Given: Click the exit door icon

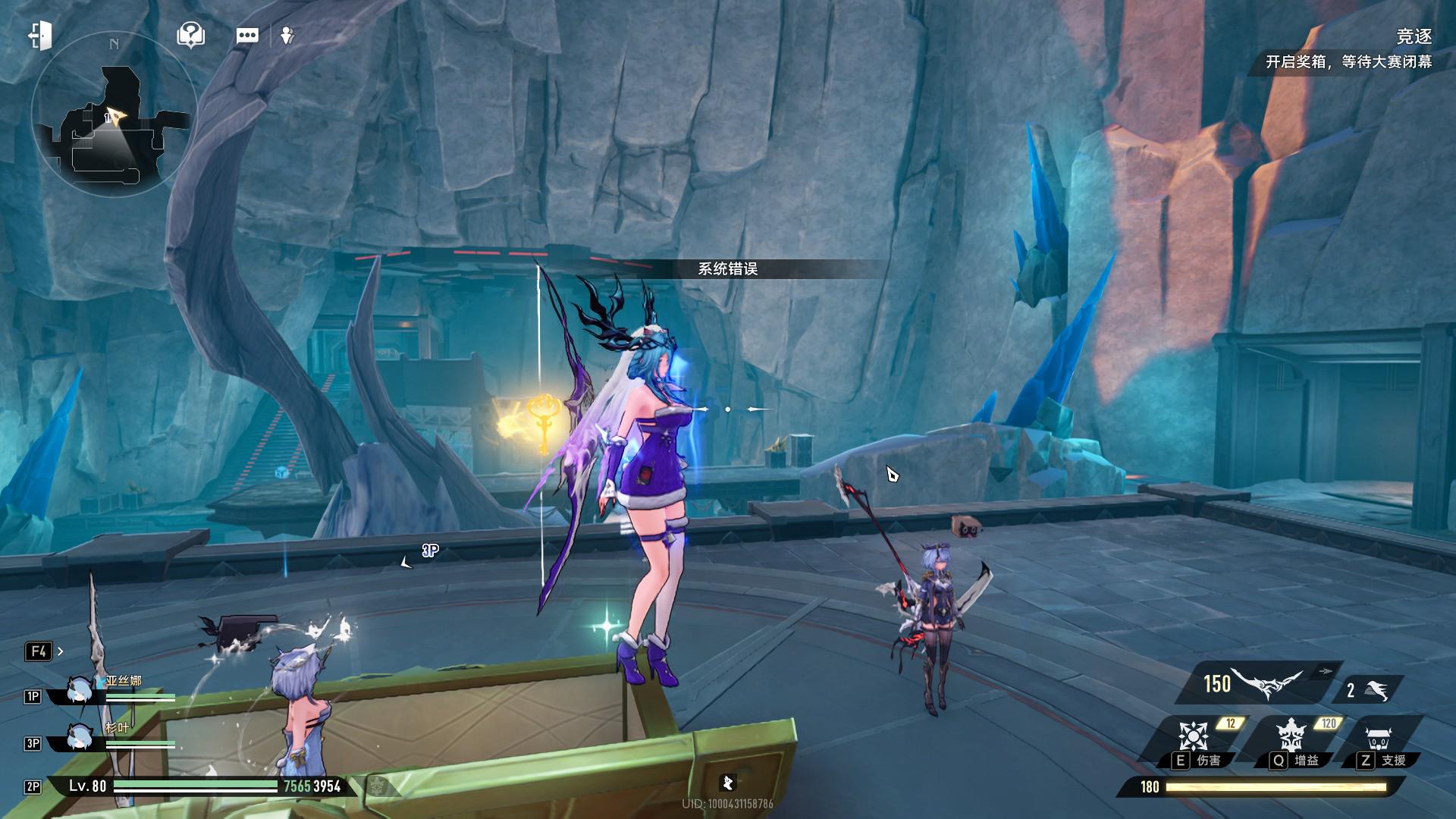Looking at the screenshot, I should coord(40,36).
